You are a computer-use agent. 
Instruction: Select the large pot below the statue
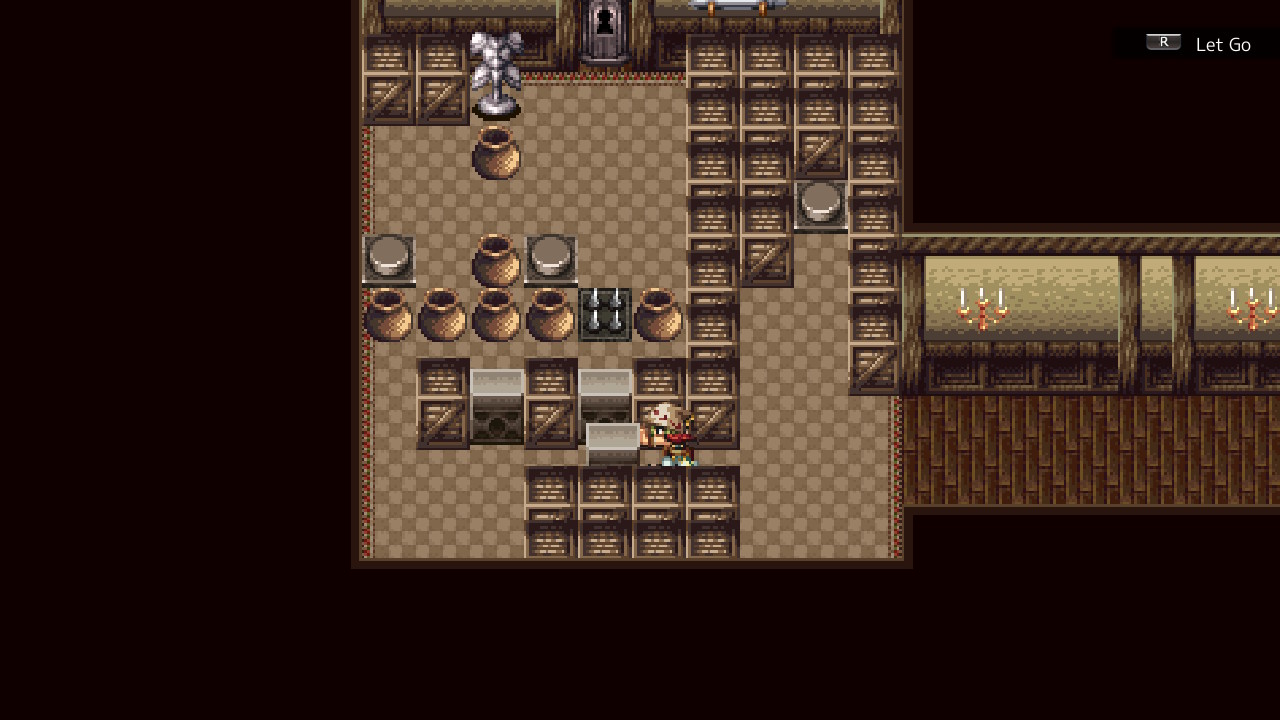pyautogui.click(x=497, y=155)
